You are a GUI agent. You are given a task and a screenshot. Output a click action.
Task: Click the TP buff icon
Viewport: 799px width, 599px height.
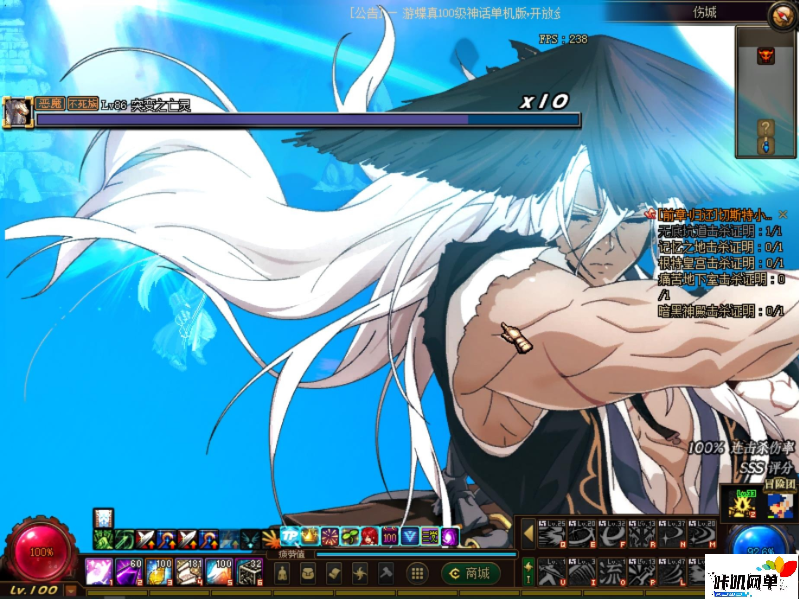click(x=290, y=537)
